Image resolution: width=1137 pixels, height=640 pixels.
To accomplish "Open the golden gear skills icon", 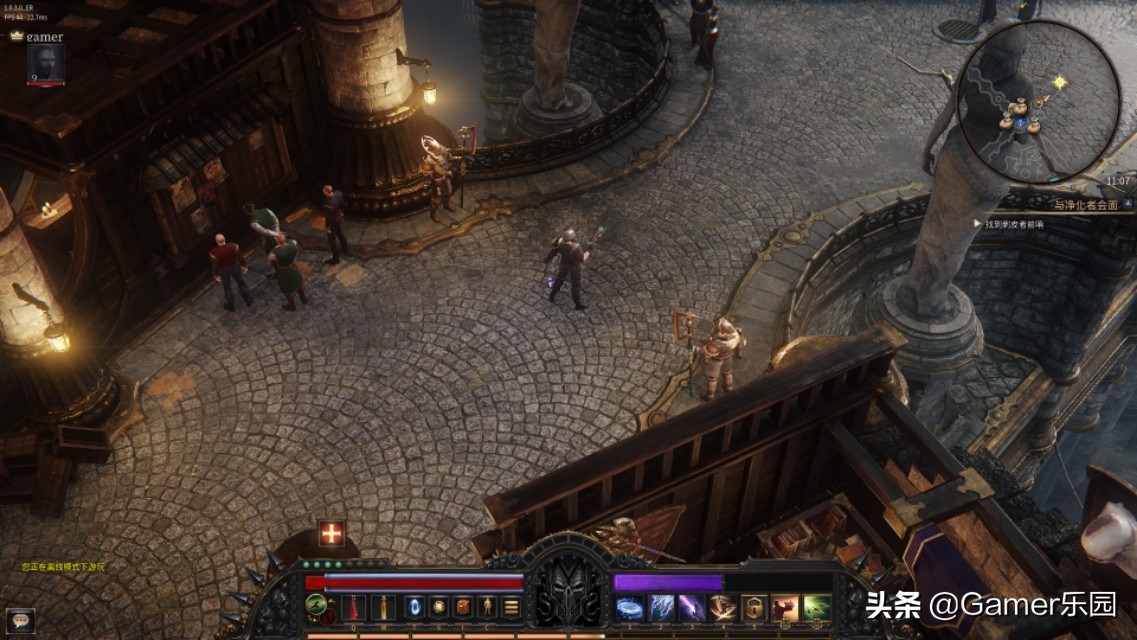I will point(437,607).
